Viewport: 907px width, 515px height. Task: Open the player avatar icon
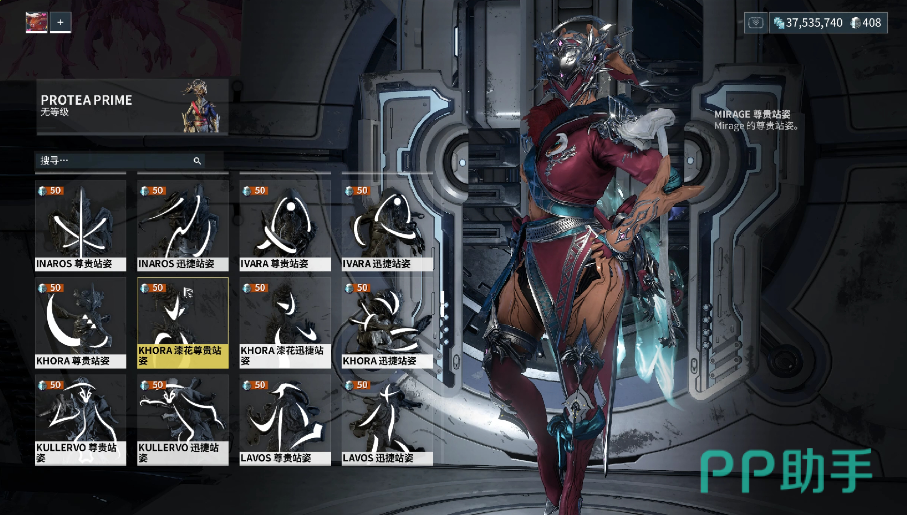36,21
